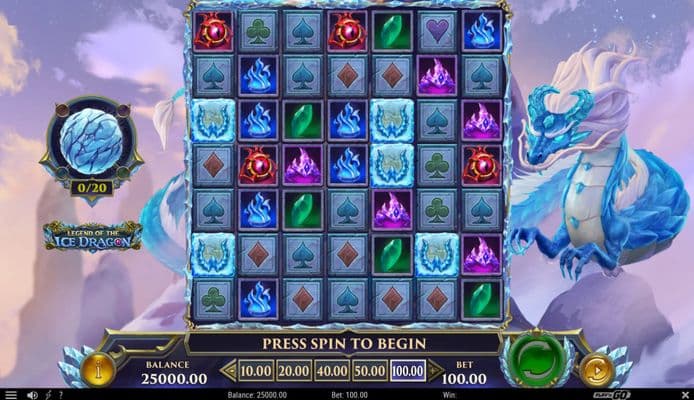Switch the bet to 50.00
694x400 pixels.
point(370,371)
